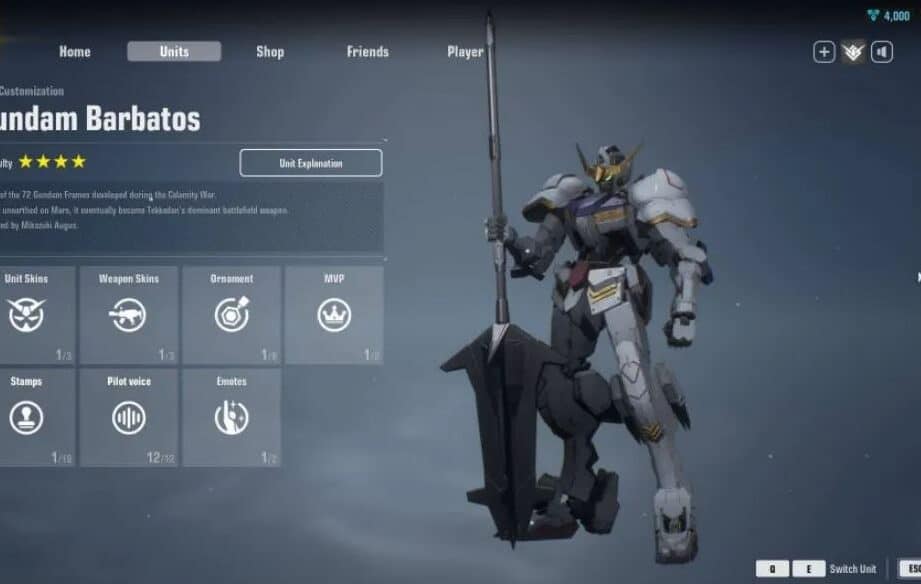The image size is (921, 584).
Task: Toggle the speaker sound icon
Action: click(882, 52)
